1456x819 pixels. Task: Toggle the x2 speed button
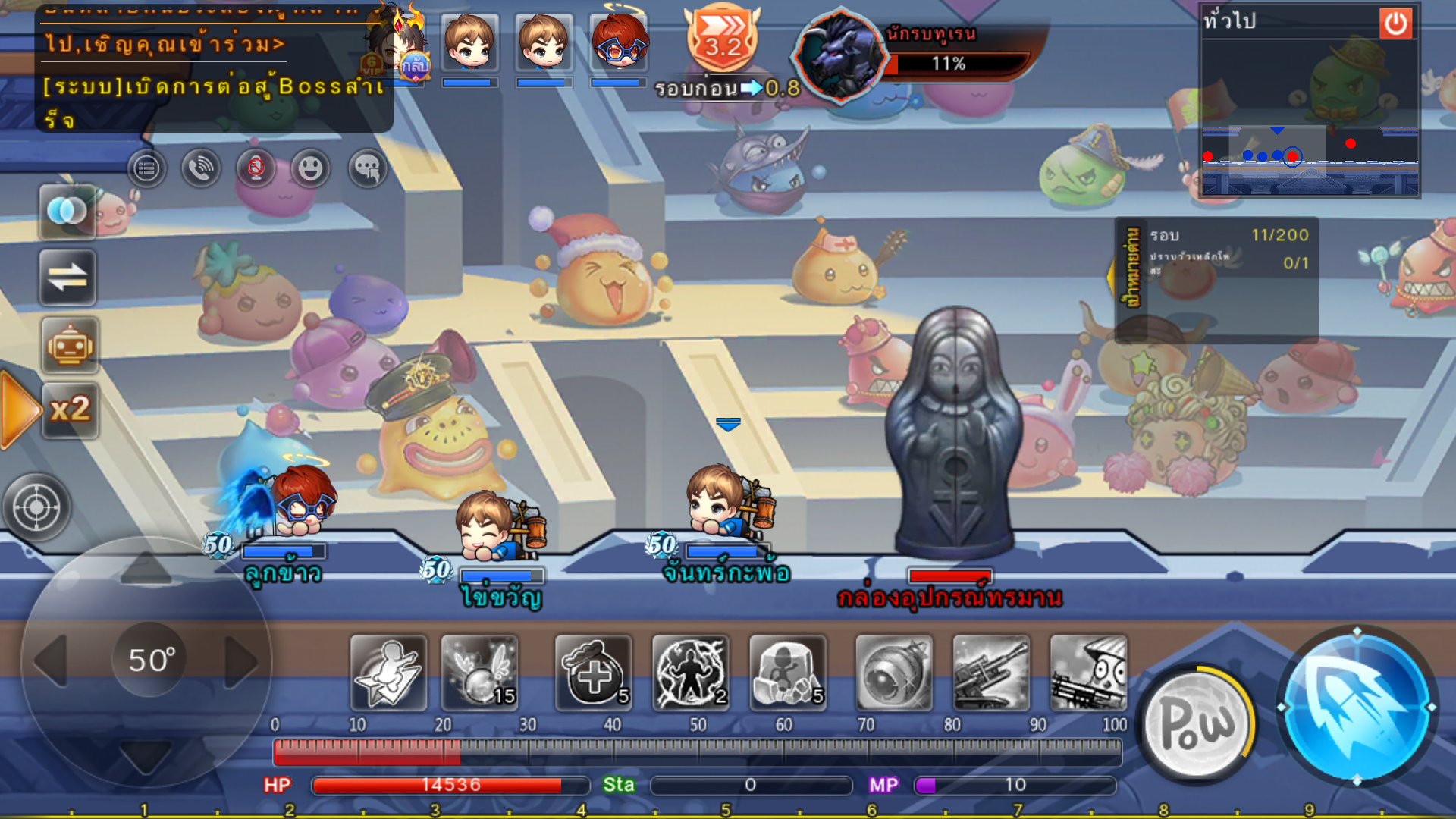click(x=70, y=410)
